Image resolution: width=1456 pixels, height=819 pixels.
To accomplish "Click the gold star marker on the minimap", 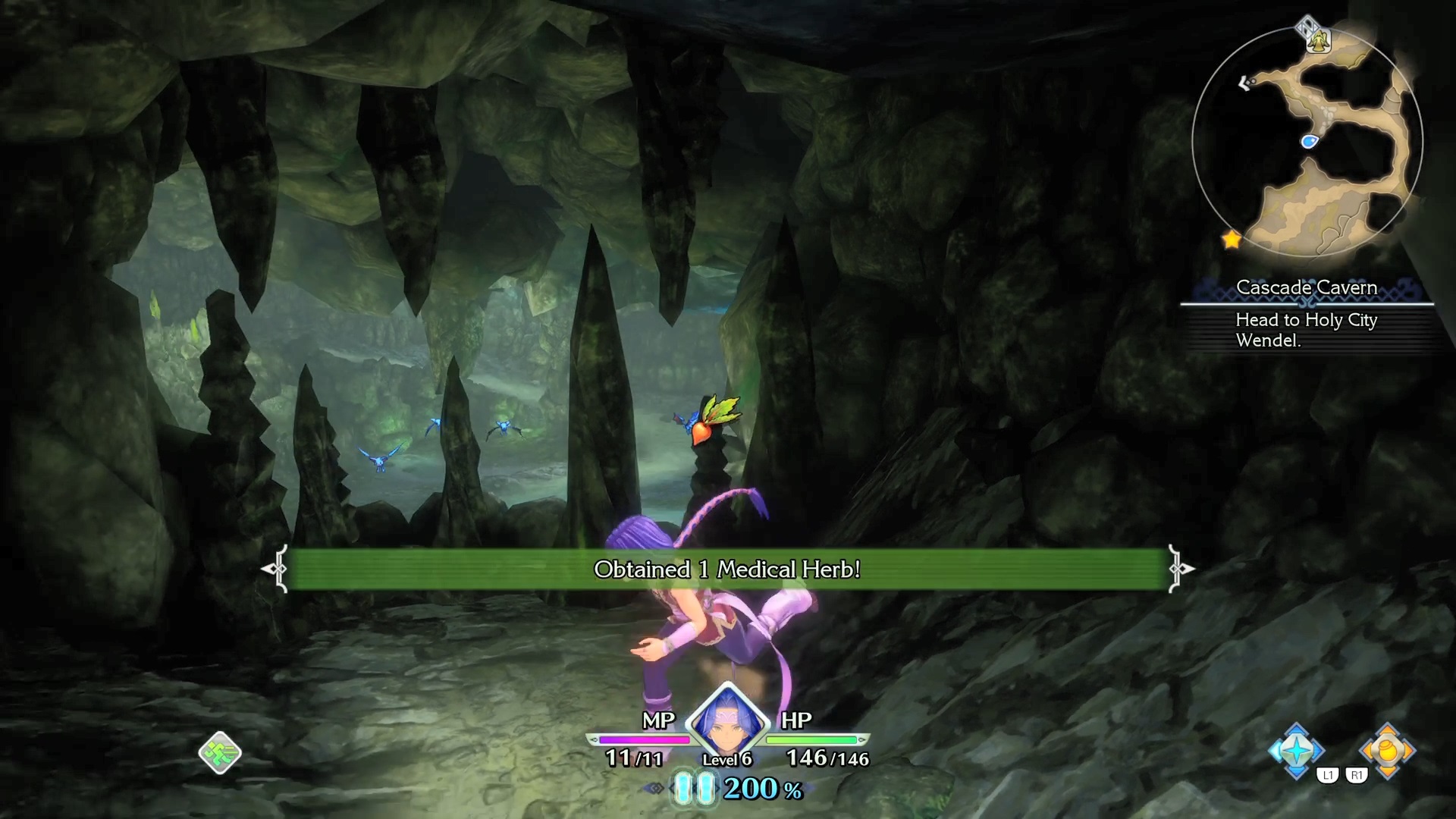I will pyautogui.click(x=1232, y=240).
